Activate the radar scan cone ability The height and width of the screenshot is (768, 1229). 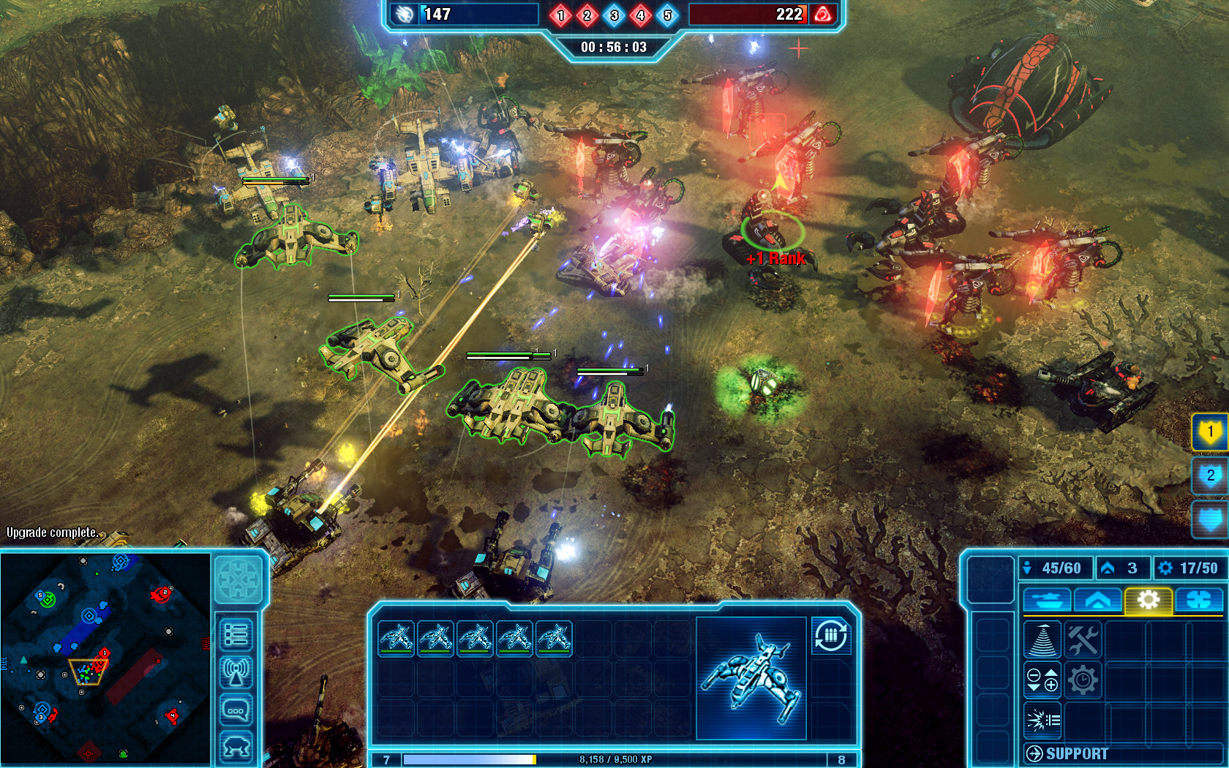pyautogui.click(x=1043, y=640)
